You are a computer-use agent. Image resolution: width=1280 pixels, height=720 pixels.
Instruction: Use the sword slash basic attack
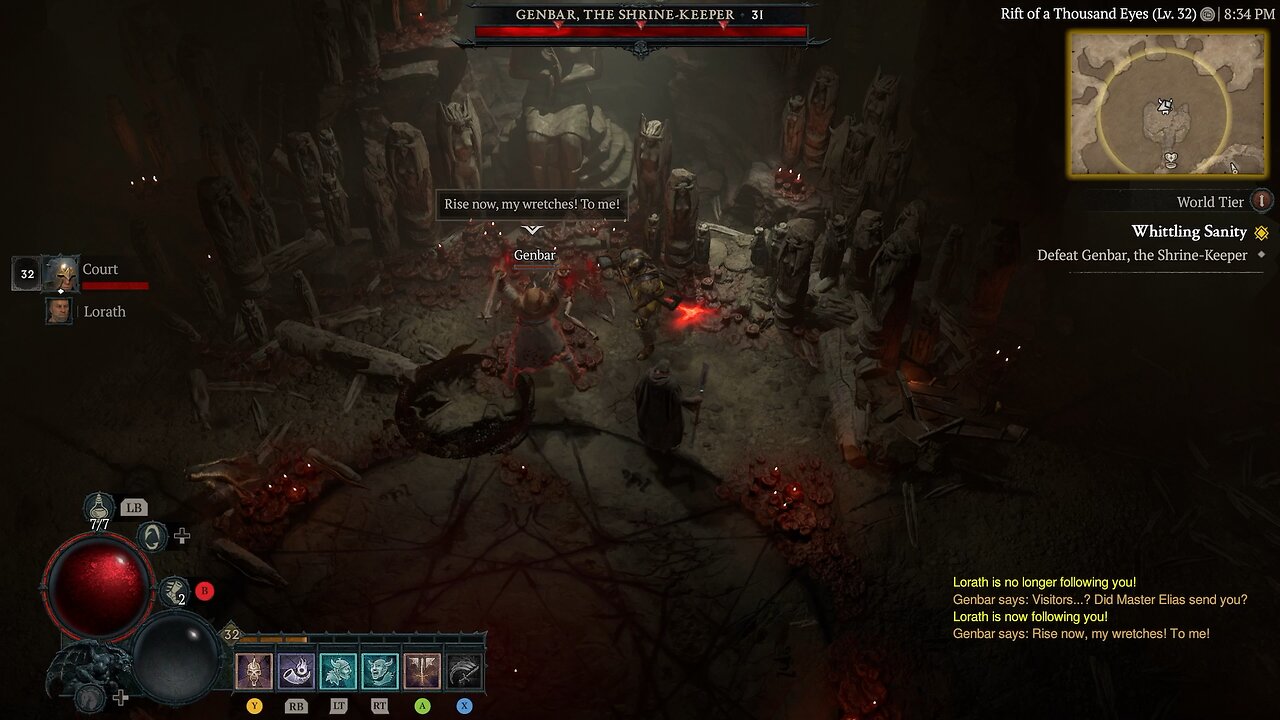[464, 672]
